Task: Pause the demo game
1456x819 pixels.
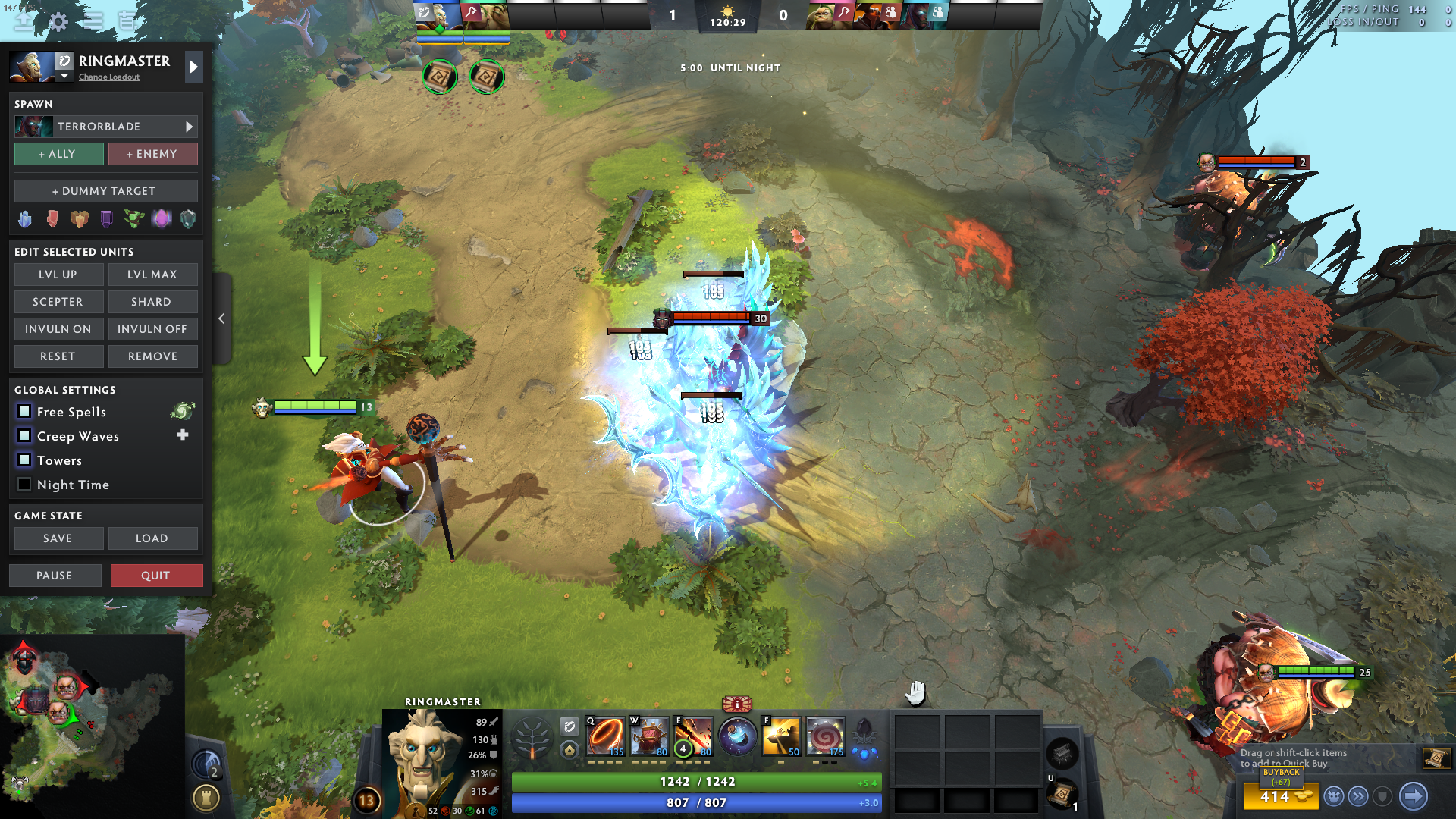Action: click(55, 576)
